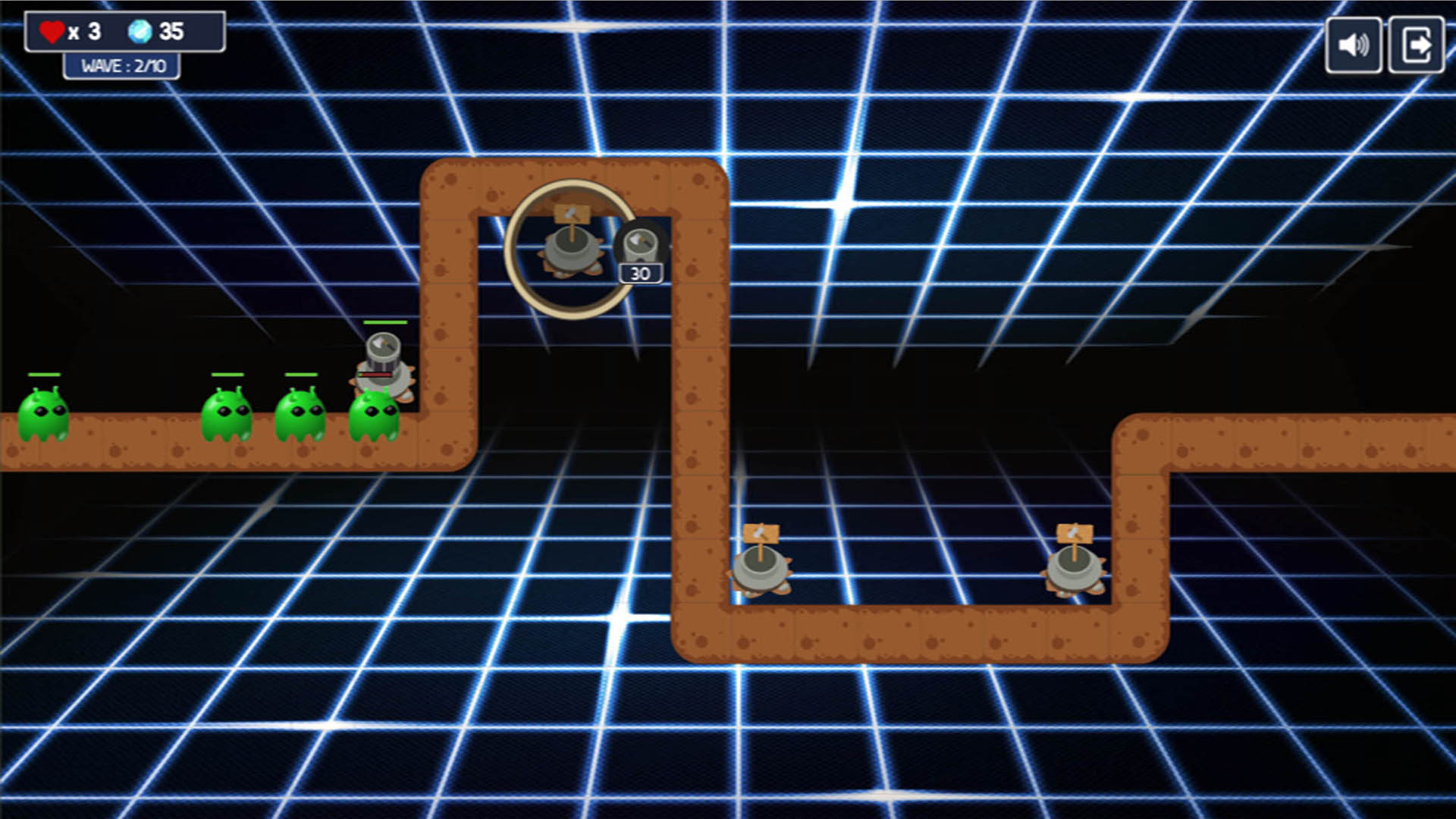
Task: Click the heart icon showing remaining lives
Action: pos(52,30)
